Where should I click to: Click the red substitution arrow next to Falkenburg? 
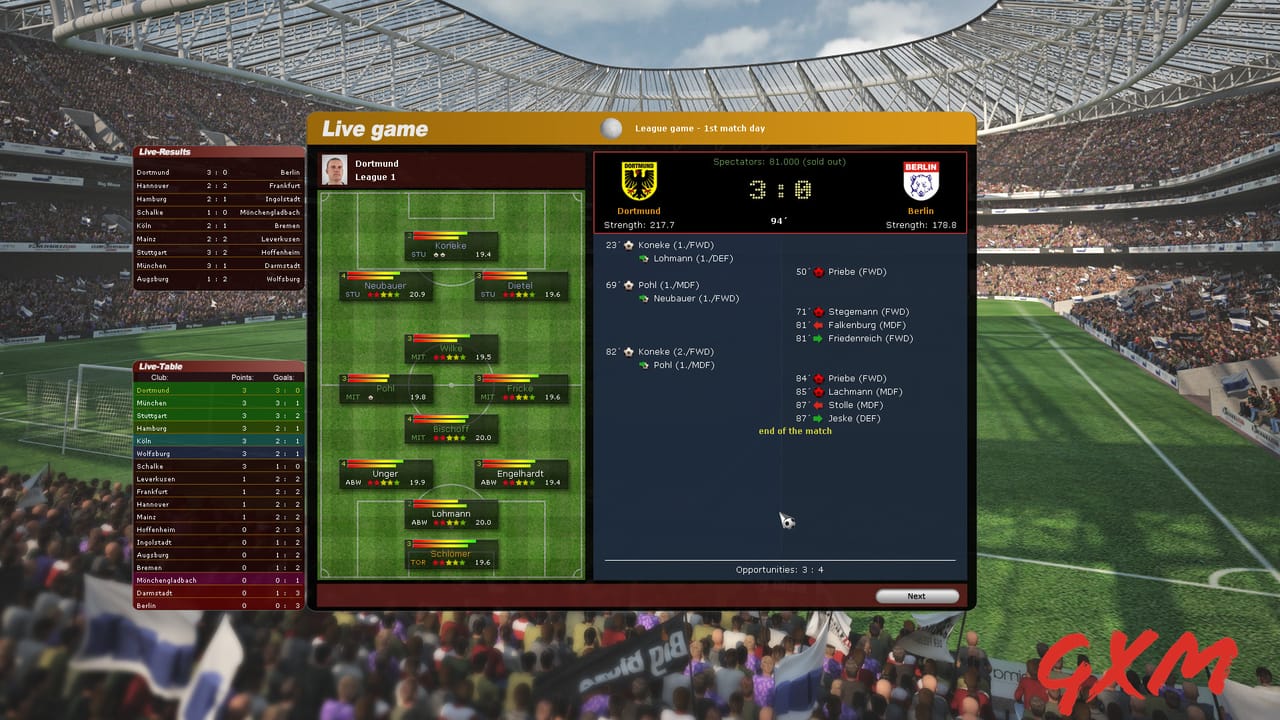pos(818,325)
